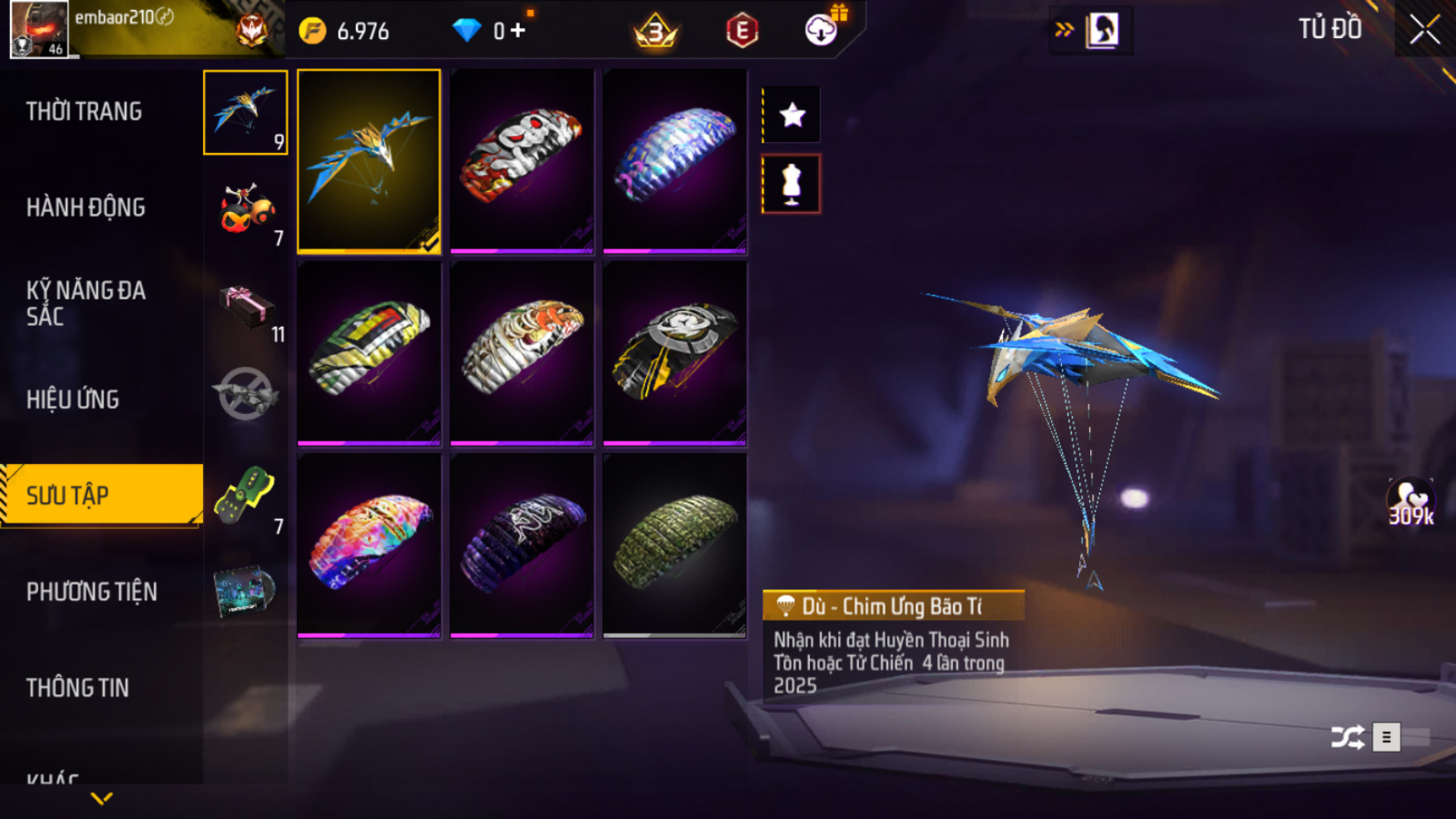This screenshot has width=1456, height=819.
Task: Go to the Phương Tiện tab
Action: click(91, 592)
